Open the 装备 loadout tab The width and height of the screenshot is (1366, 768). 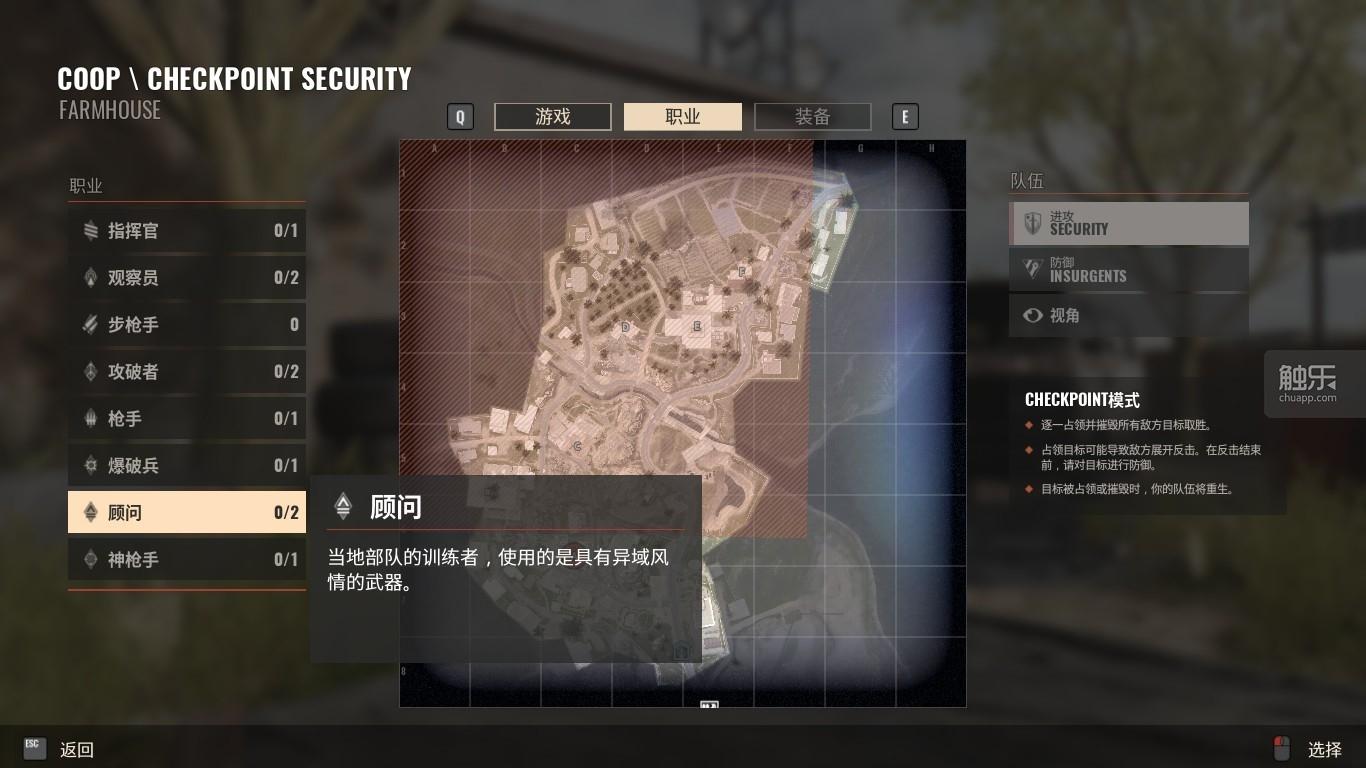812,116
